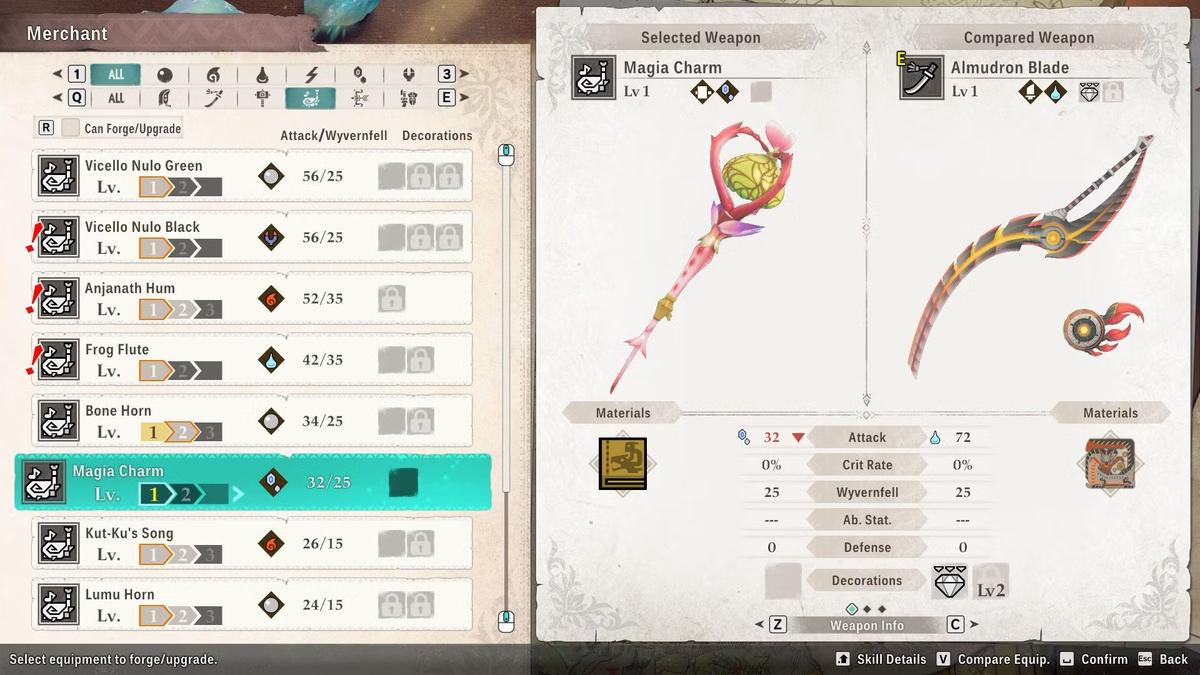
Task: Select the Lumu Horn weapon
Action: coord(252,605)
